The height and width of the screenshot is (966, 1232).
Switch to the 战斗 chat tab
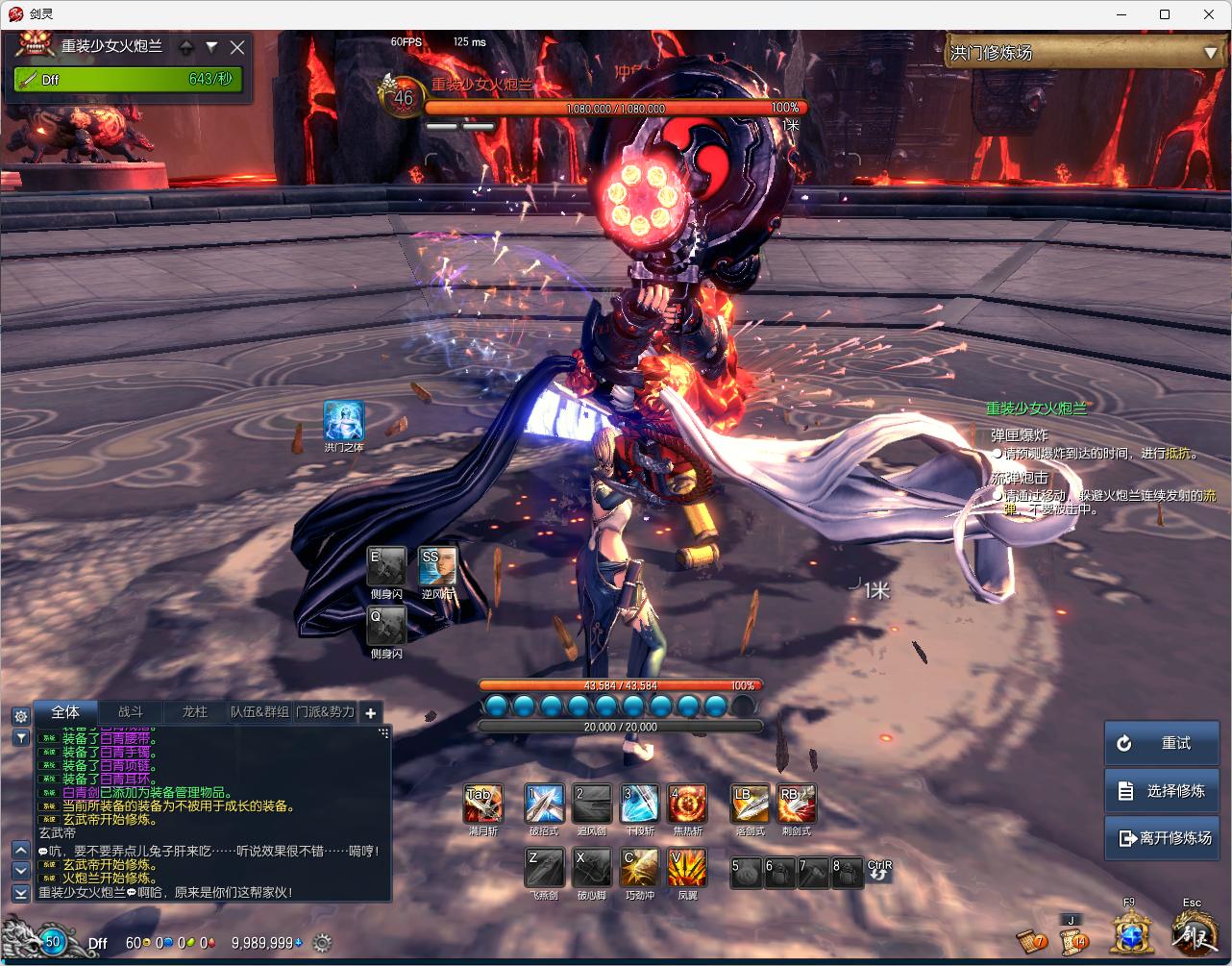(x=131, y=712)
